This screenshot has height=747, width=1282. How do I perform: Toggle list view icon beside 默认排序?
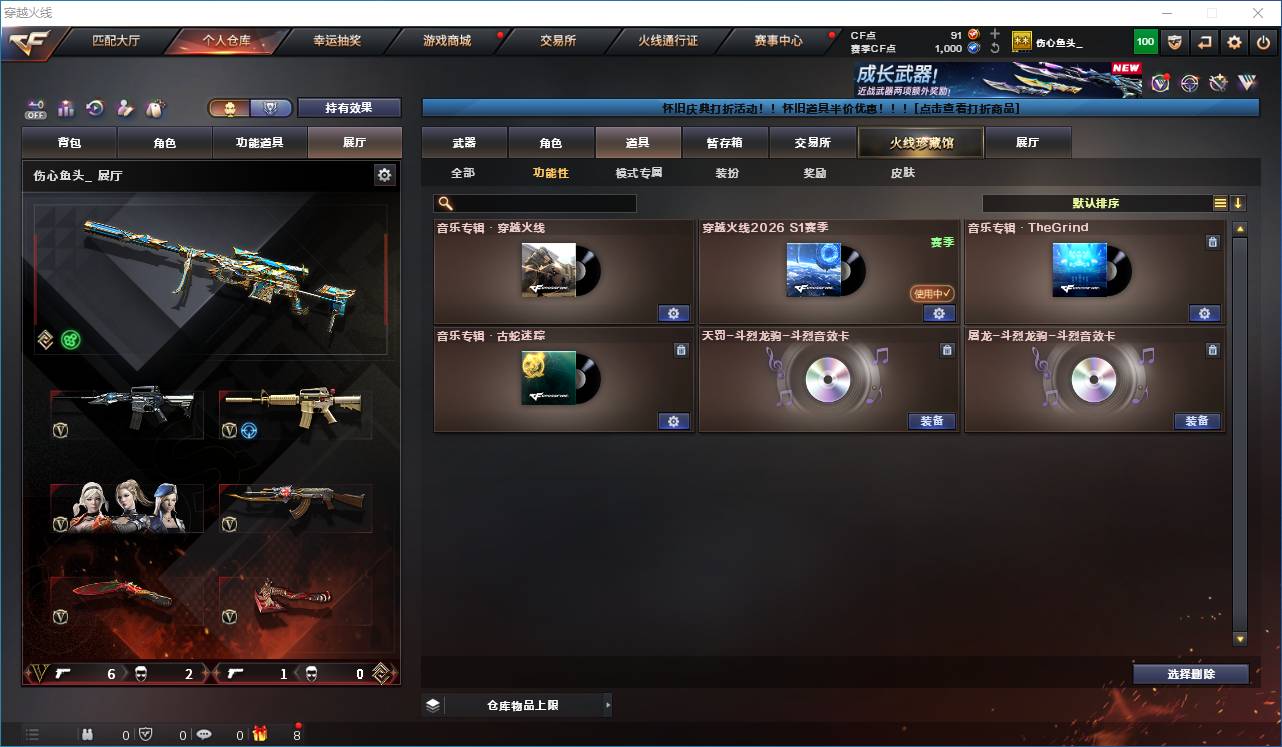[x=1221, y=202]
